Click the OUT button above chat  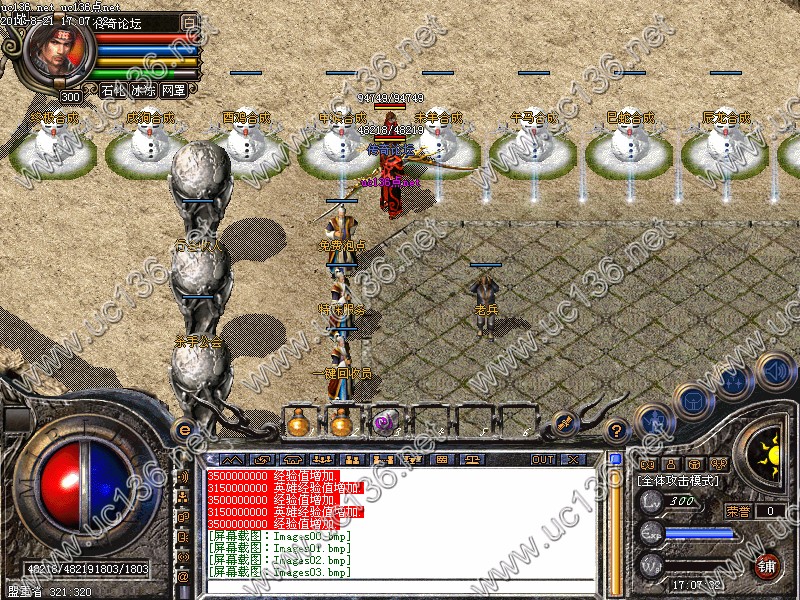point(543,460)
